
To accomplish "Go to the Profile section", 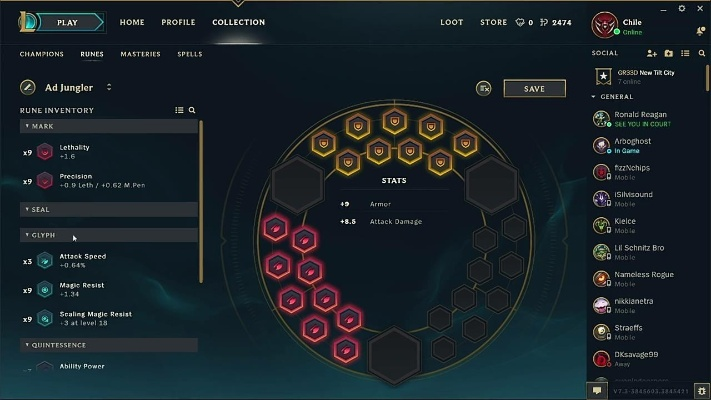I will (x=178, y=22).
